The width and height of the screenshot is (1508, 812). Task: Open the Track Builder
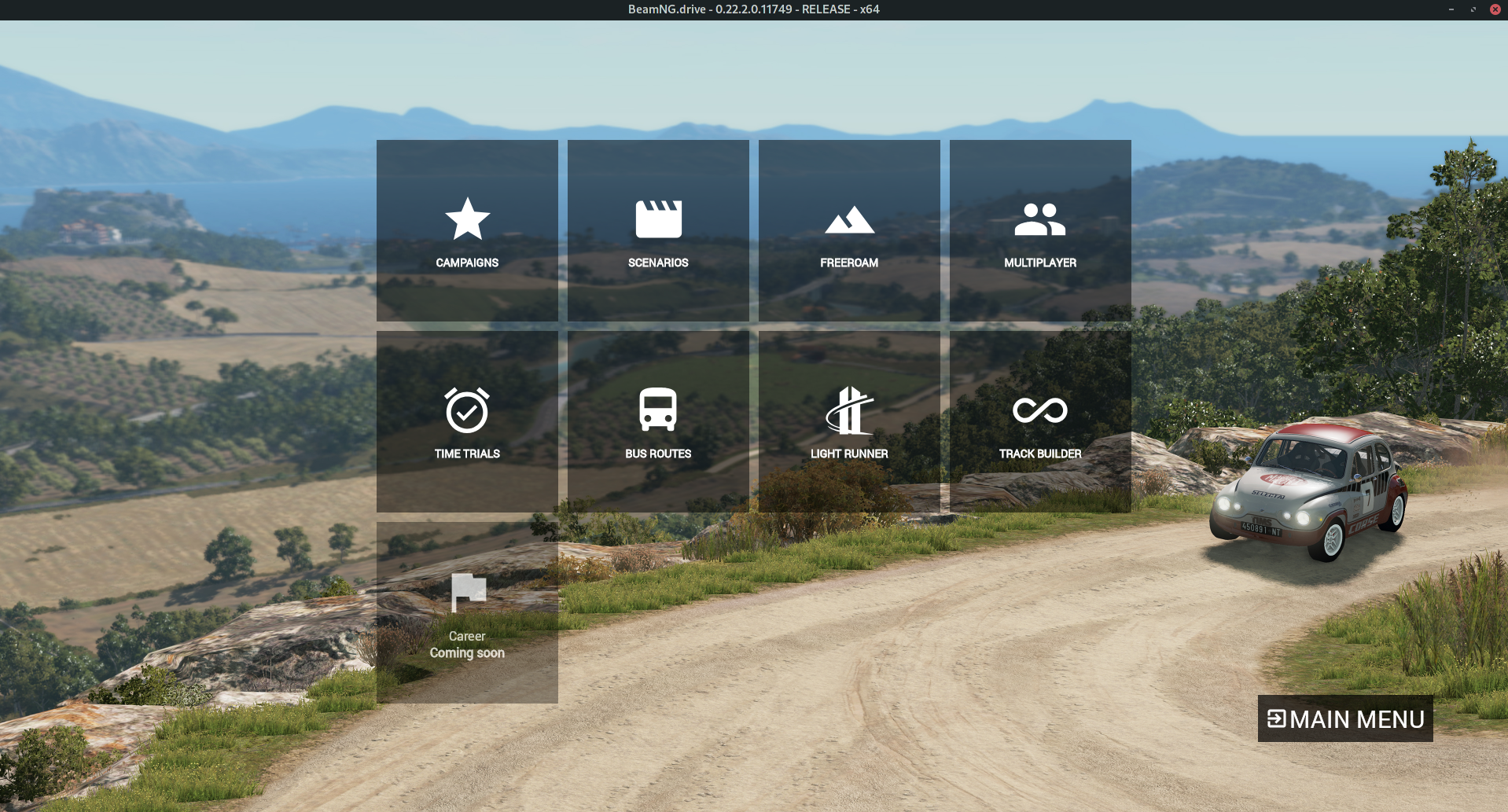point(1040,421)
